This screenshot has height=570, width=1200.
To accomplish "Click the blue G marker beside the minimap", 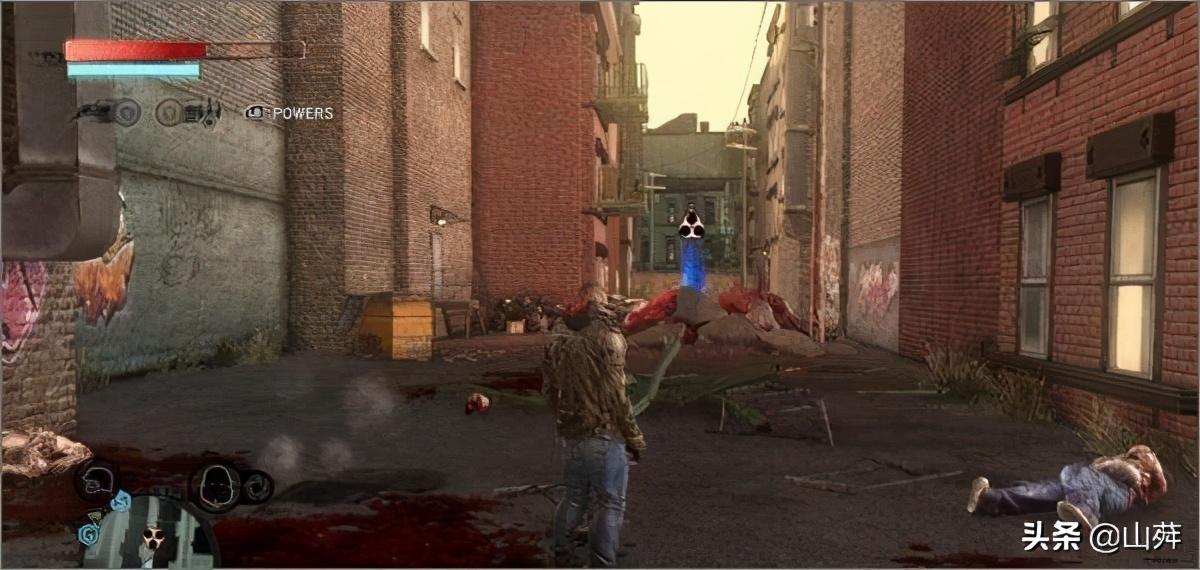I will click(87, 535).
